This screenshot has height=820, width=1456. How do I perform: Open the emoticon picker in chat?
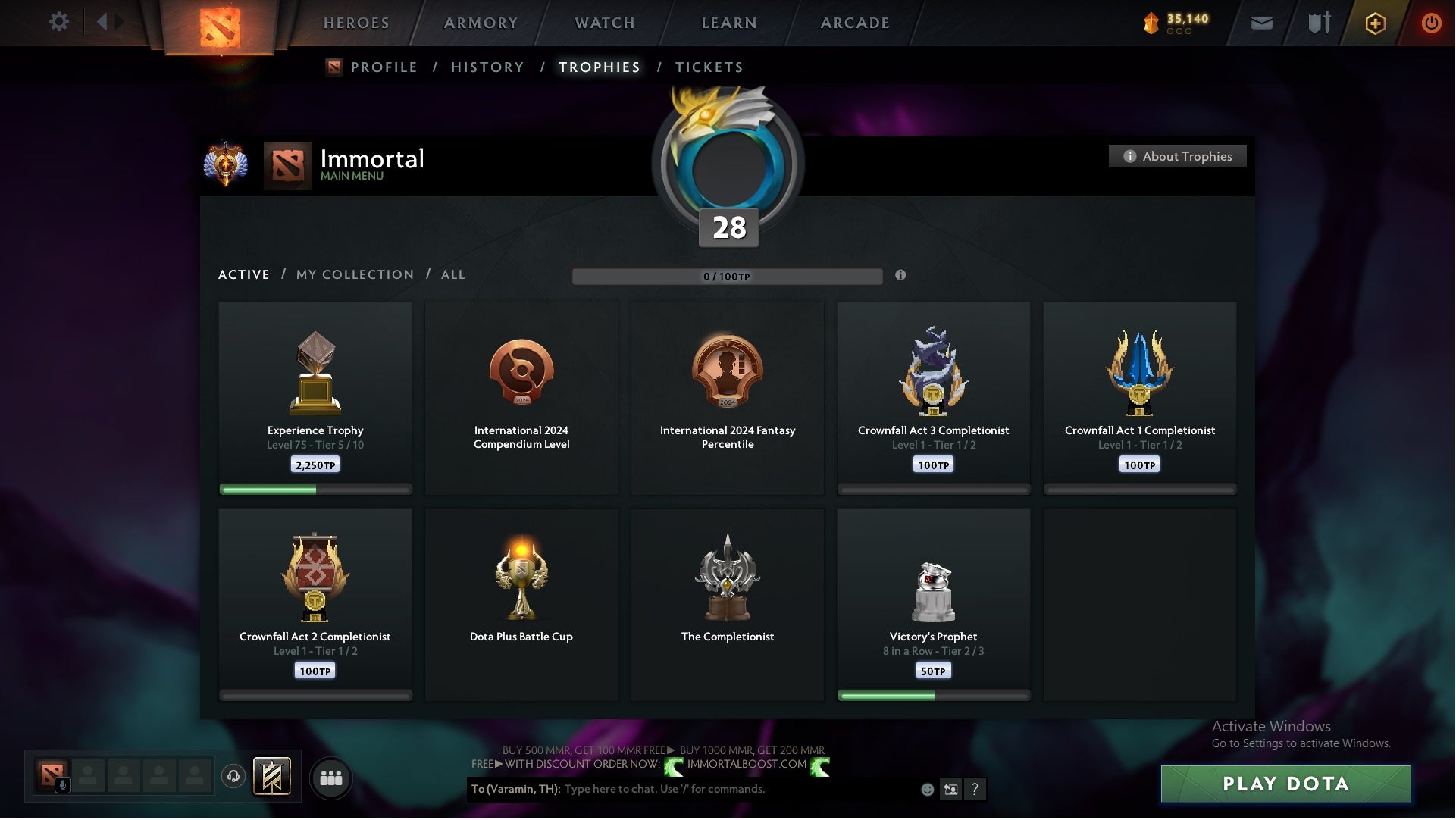926,789
